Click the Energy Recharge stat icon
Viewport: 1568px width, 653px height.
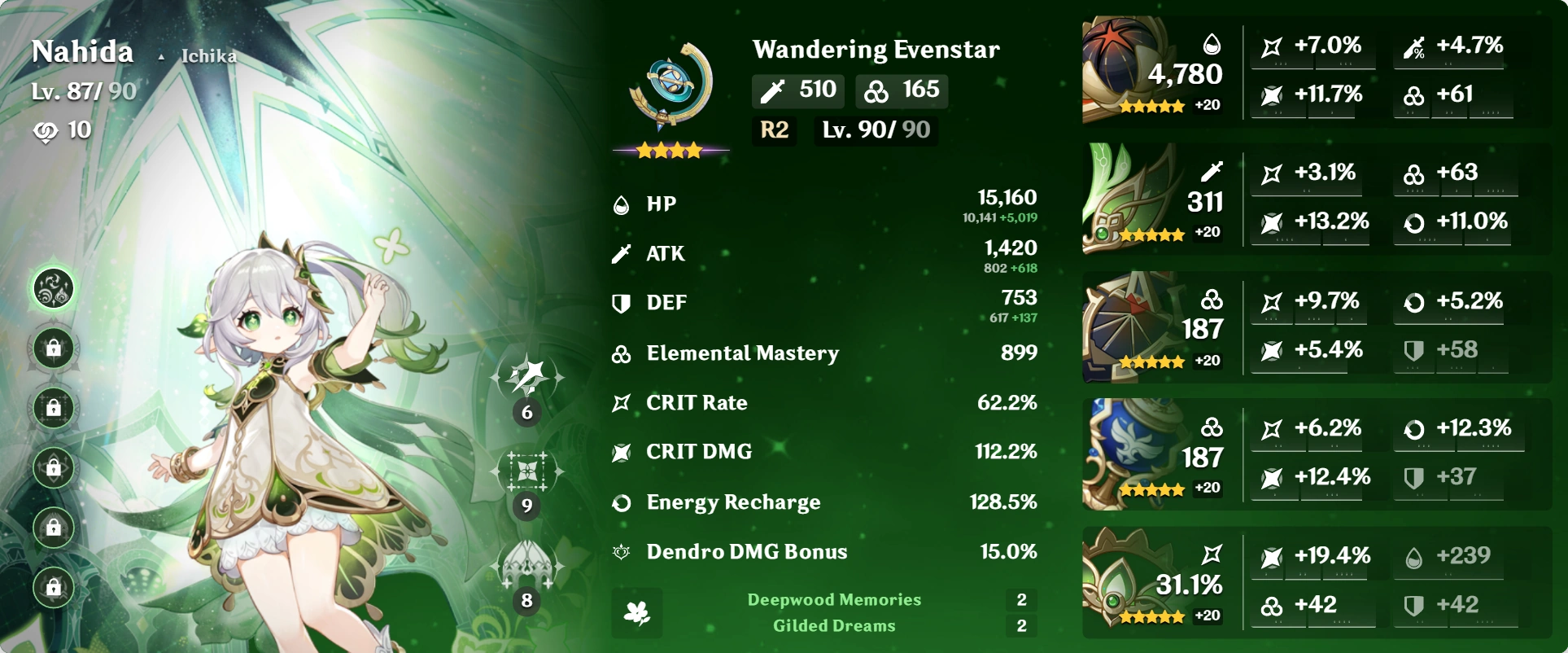622,502
